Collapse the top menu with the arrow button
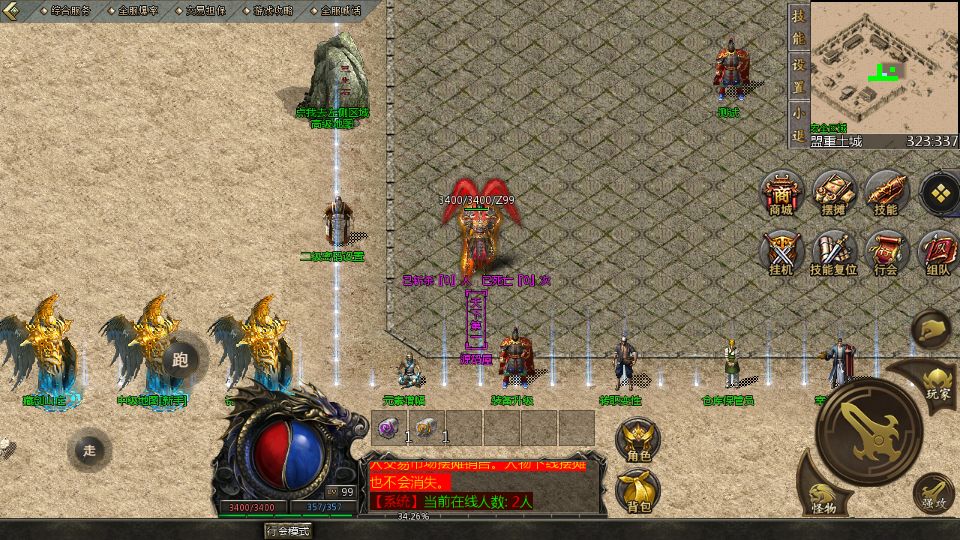 pyautogui.click(x=14, y=11)
